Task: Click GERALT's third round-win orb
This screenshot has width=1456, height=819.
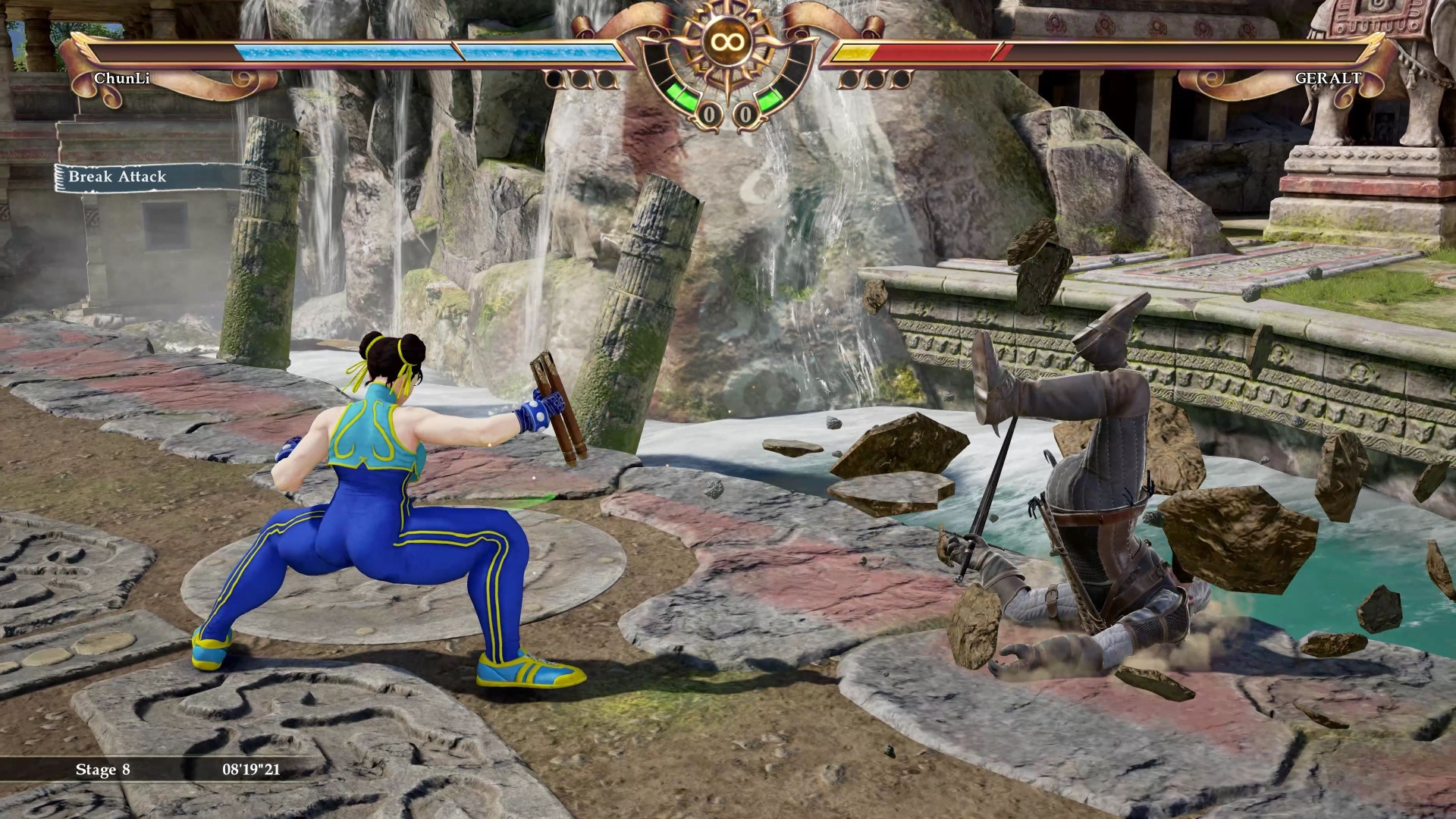Action: click(x=901, y=79)
